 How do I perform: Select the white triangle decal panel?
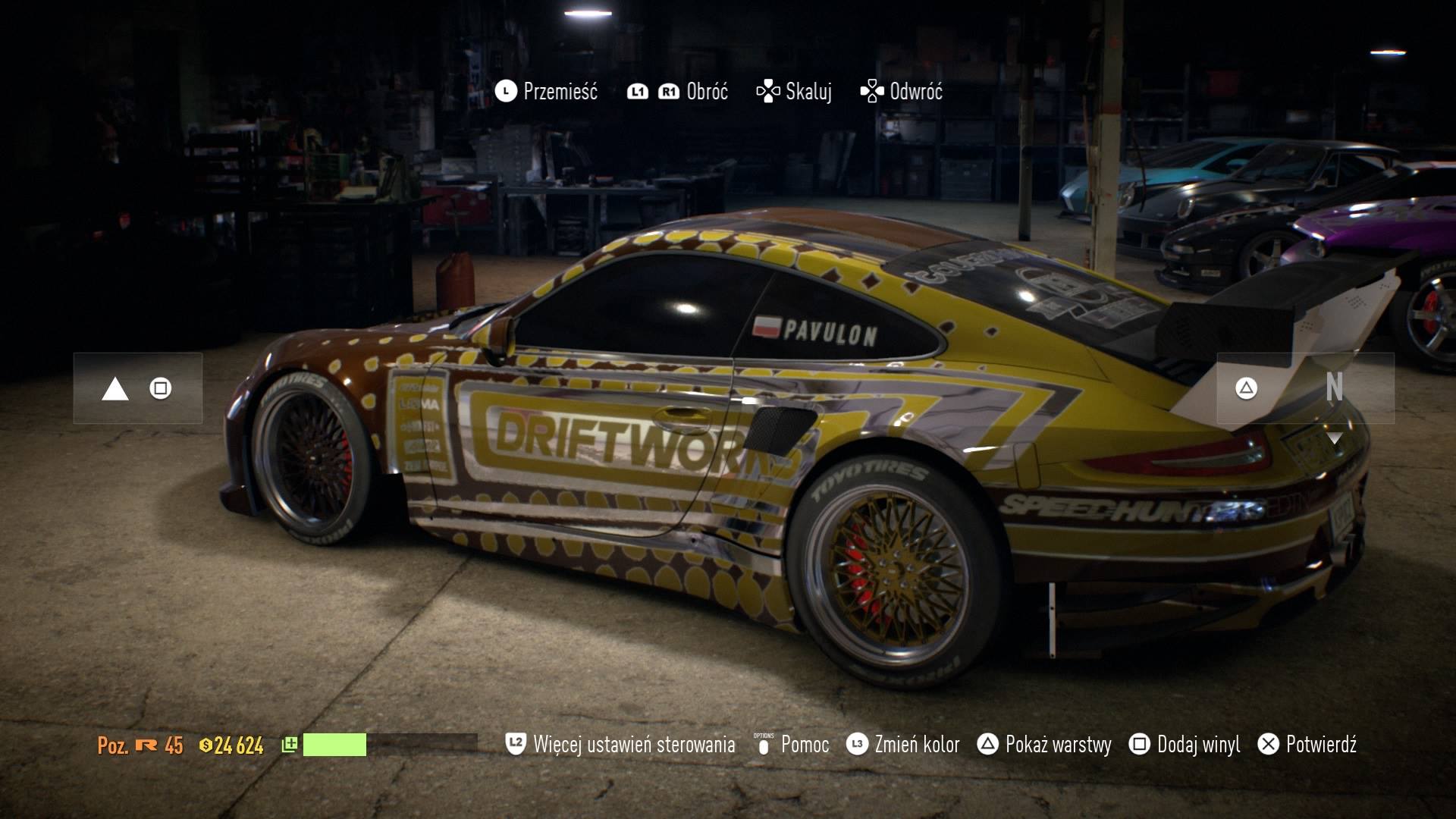click(x=137, y=388)
